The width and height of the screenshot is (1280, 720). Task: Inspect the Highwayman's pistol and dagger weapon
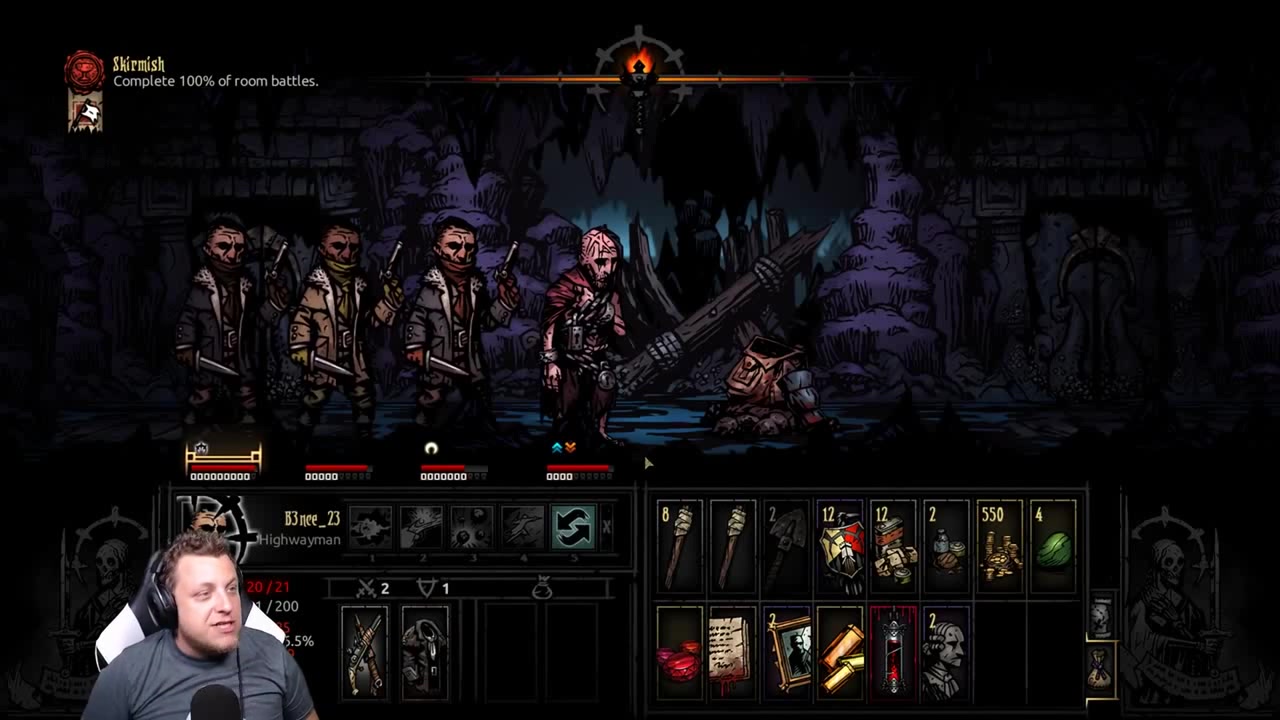pyautogui.click(x=364, y=651)
